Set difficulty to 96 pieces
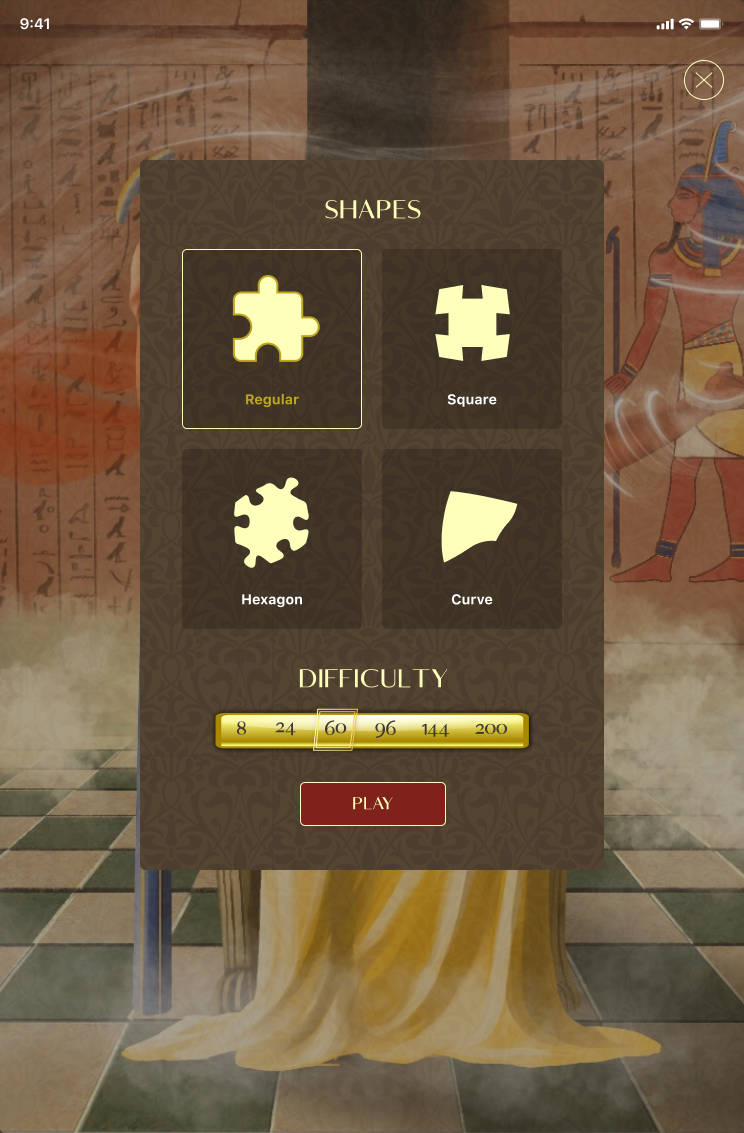This screenshot has width=744, height=1133. [x=385, y=729]
